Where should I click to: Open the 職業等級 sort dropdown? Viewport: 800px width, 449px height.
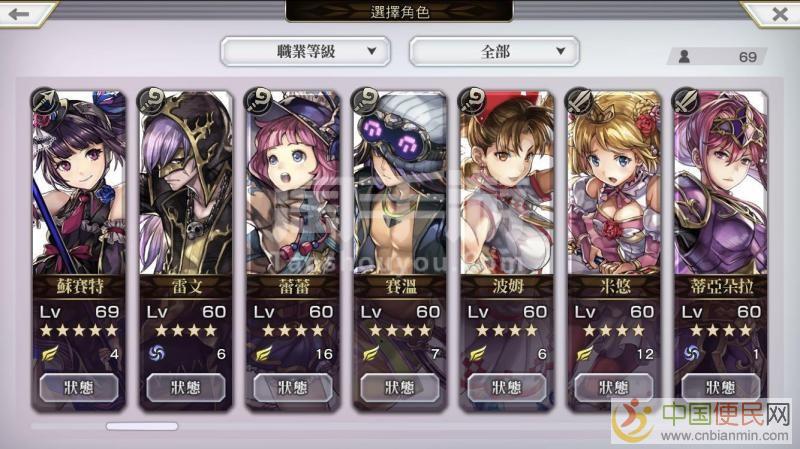click(305, 50)
